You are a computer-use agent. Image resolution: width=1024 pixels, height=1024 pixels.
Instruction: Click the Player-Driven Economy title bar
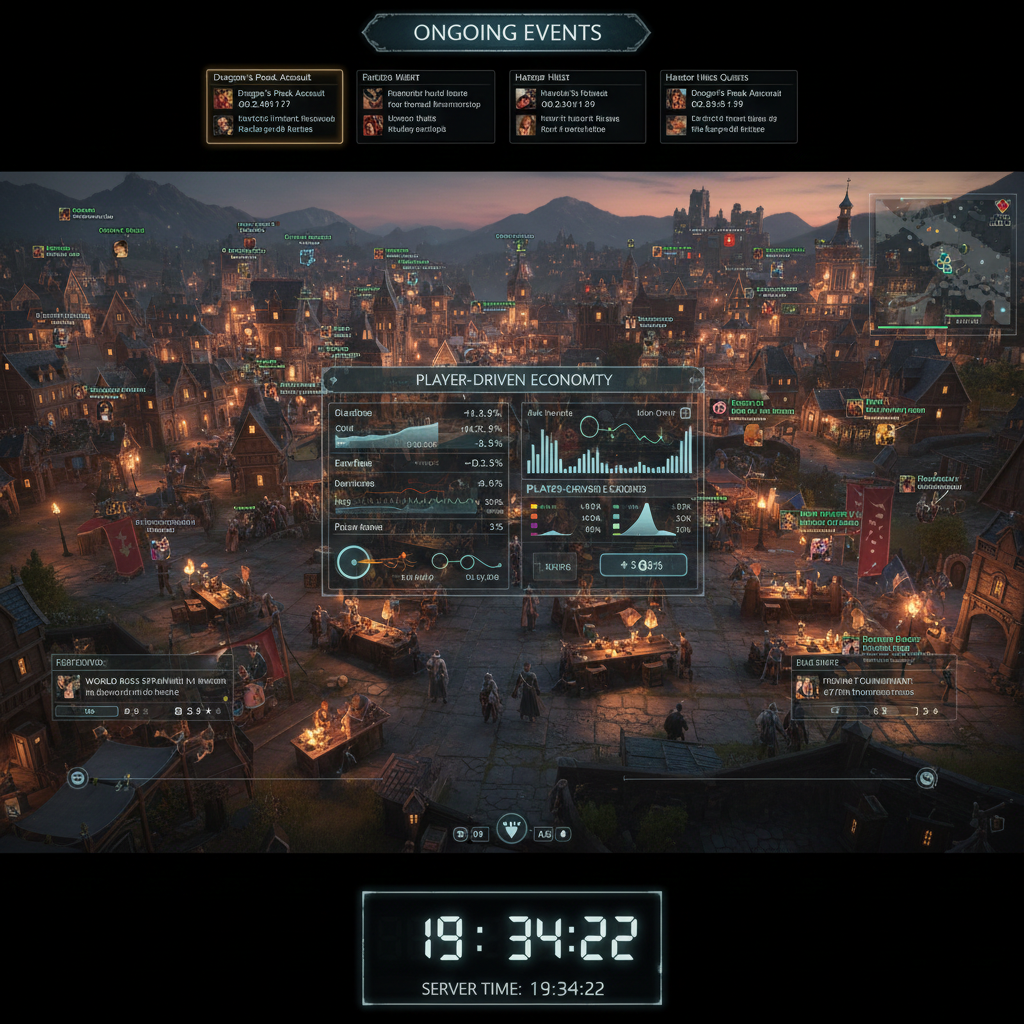coord(513,380)
